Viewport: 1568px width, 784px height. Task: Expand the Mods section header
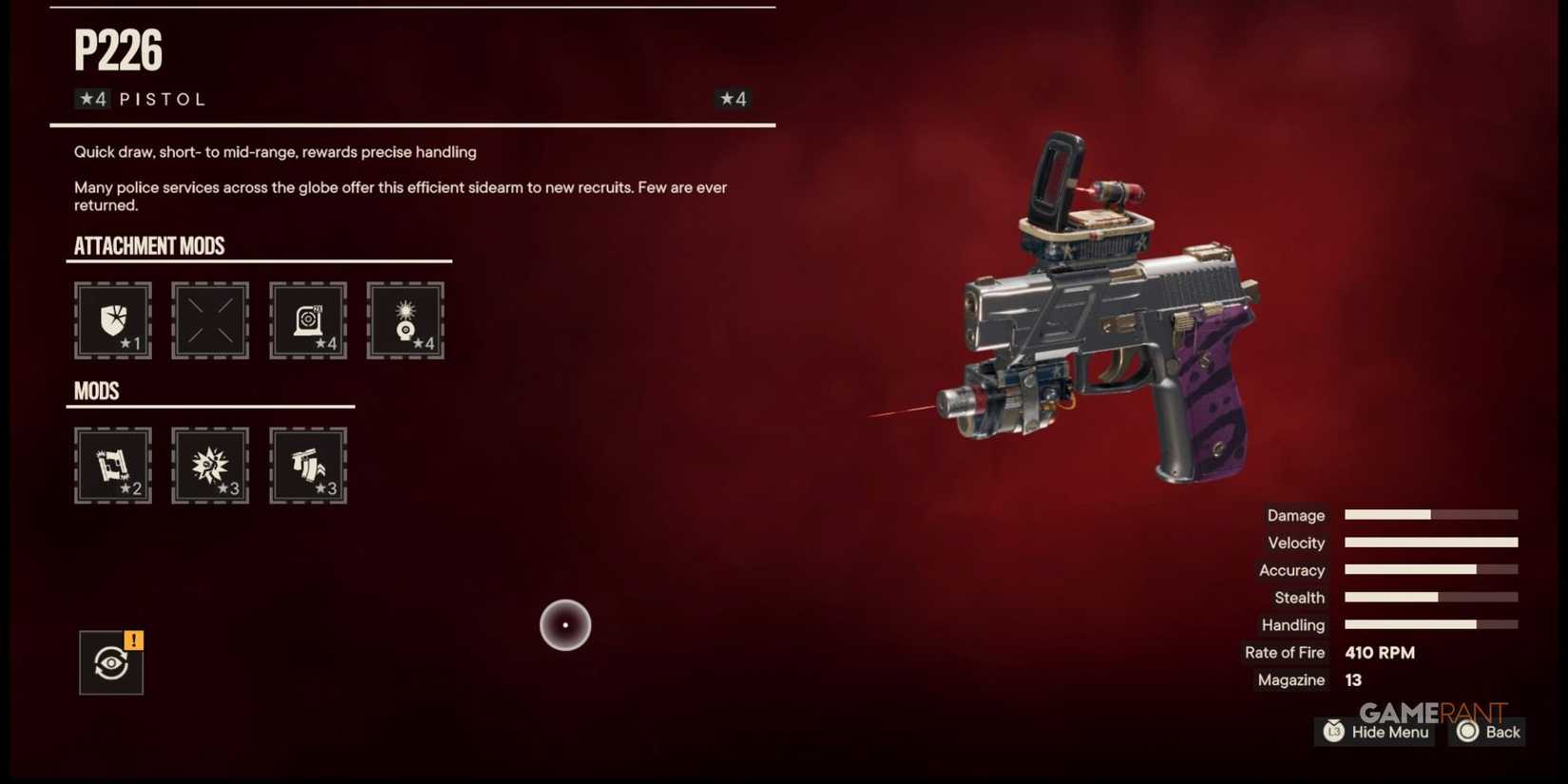[96, 391]
